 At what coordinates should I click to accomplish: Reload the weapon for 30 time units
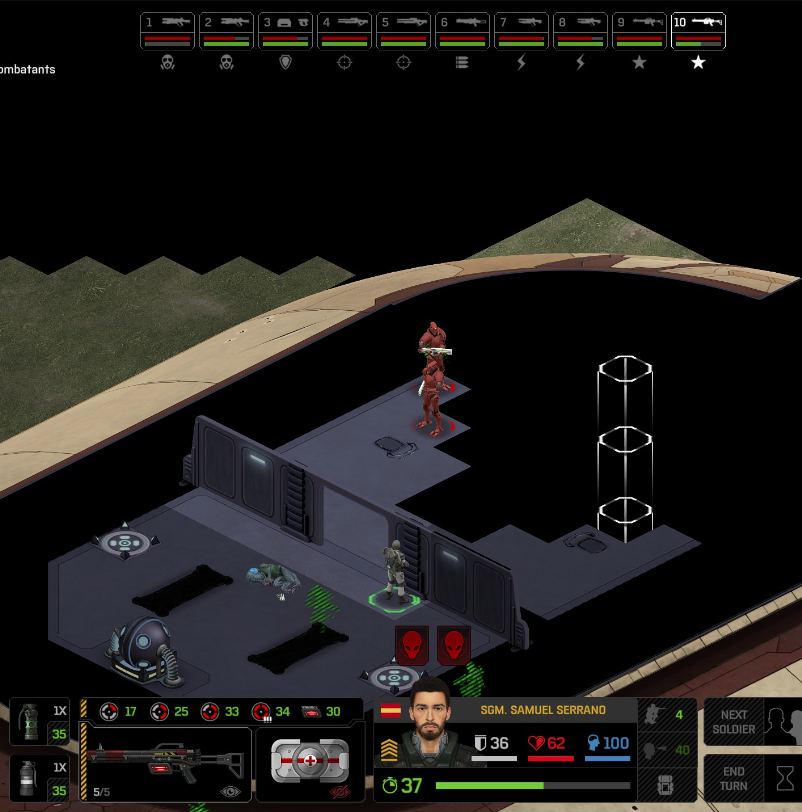click(321, 712)
